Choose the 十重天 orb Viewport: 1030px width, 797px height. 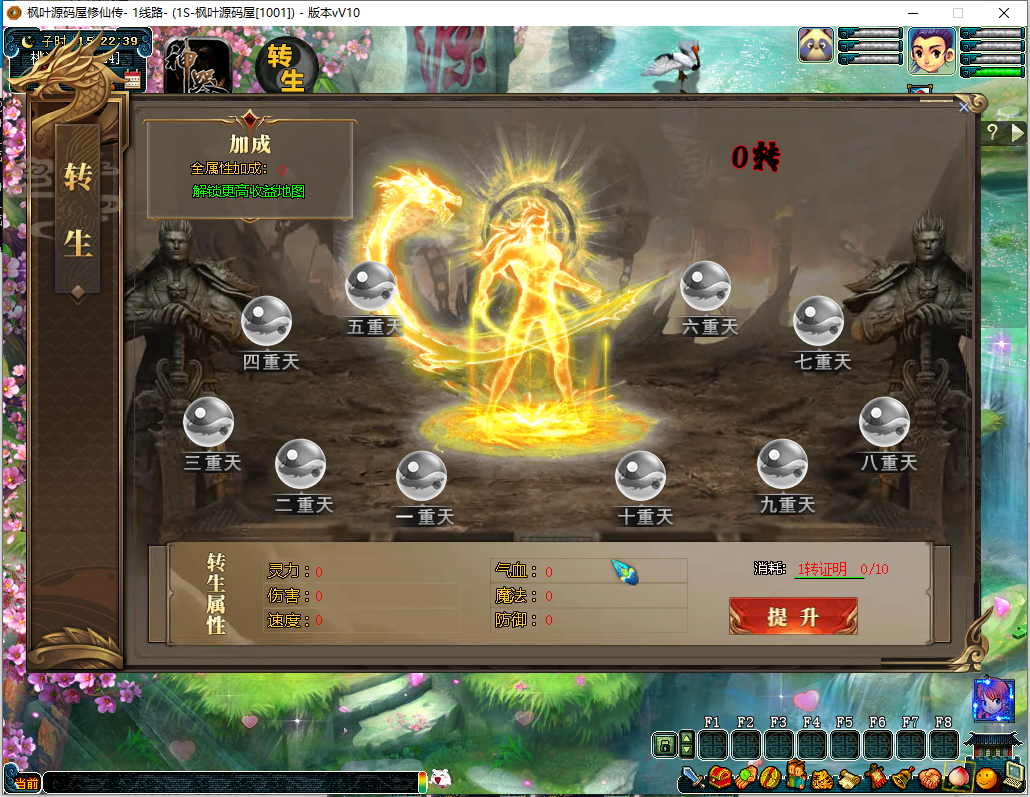point(640,476)
